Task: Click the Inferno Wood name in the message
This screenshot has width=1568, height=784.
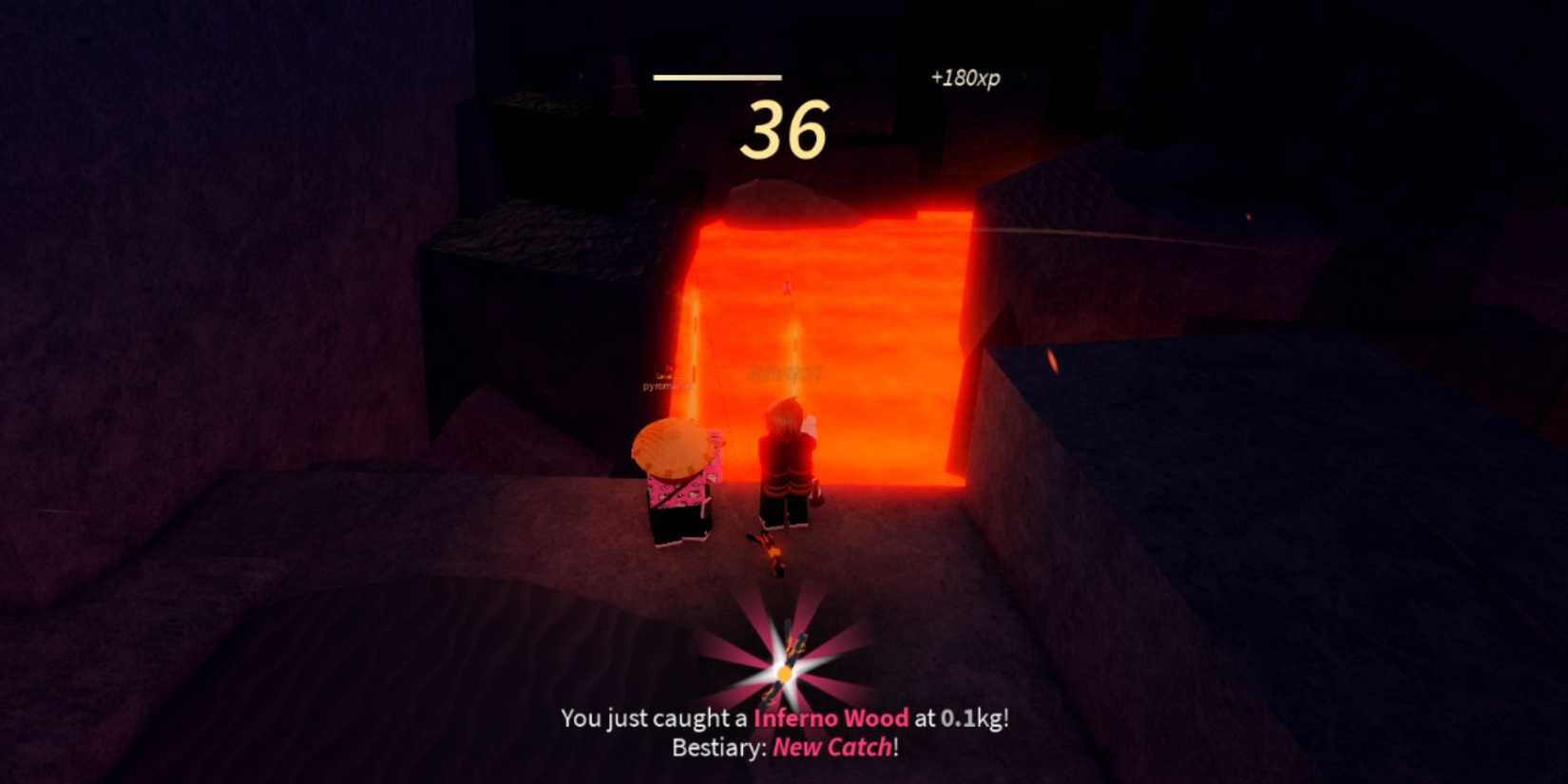Action: pyautogui.click(x=829, y=719)
